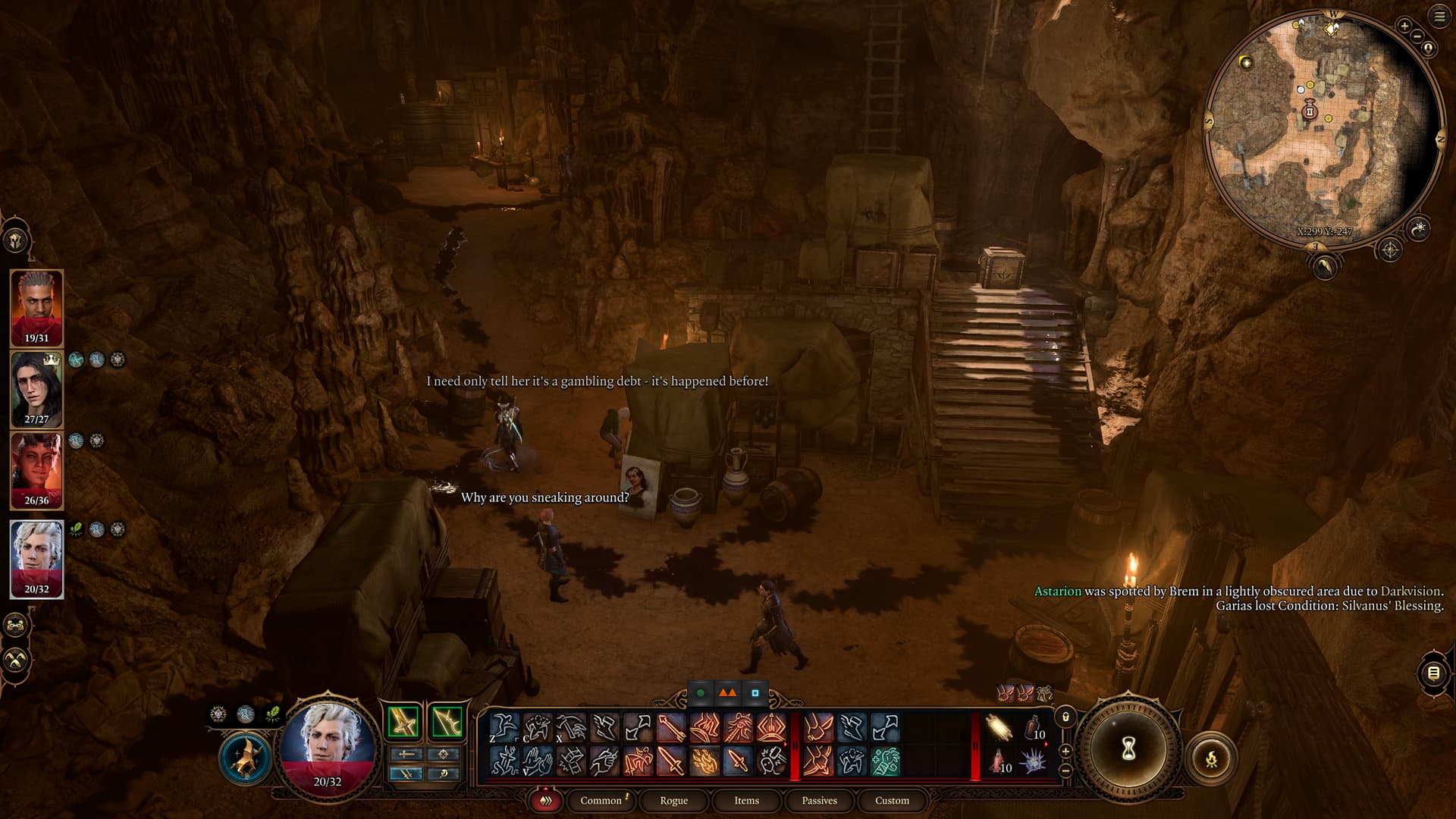Toggle the hotbar lock icon
Image resolution: width=1456 pixels, height=819 pixels.
[x=1065, y=717]
